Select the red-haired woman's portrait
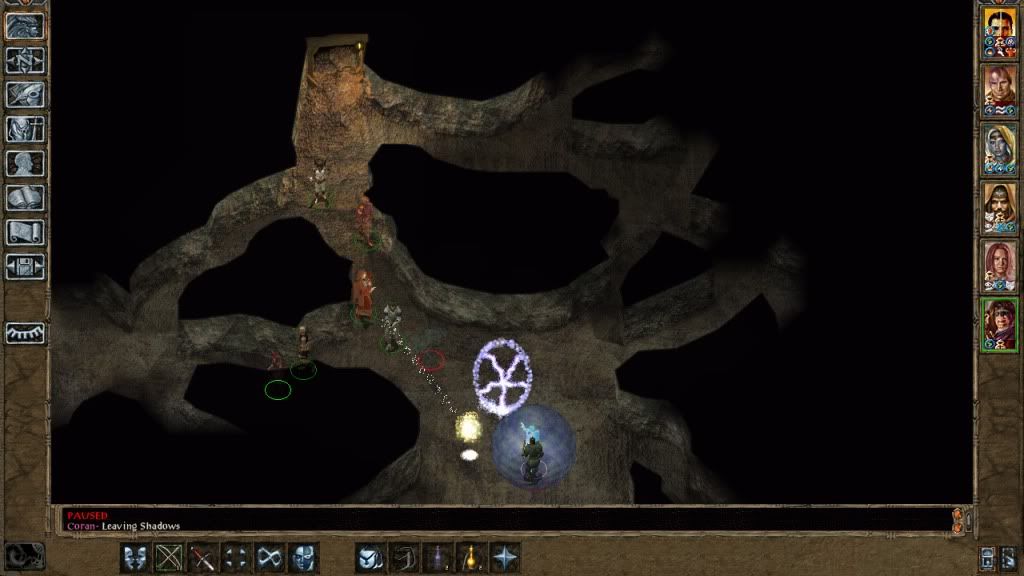The image size is (1024, 576). point(999,265)
